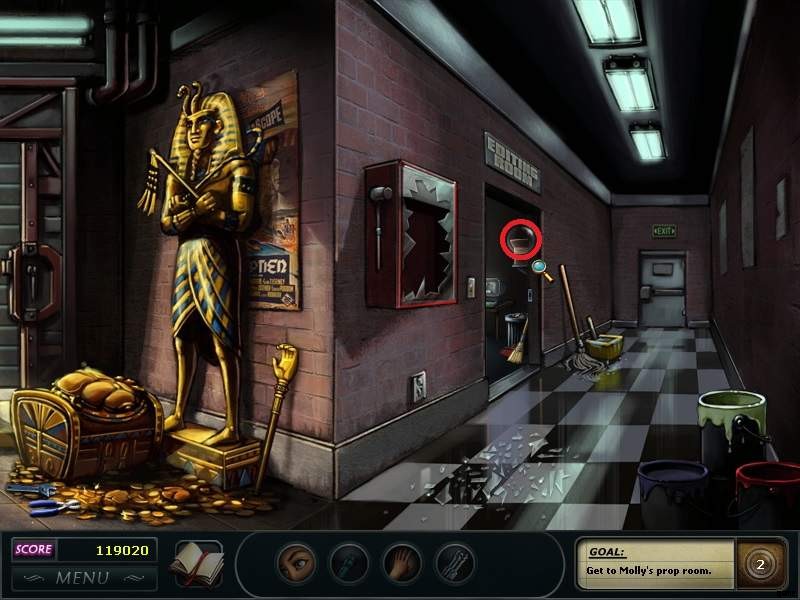Open the game Menu

tap(82, 577)
